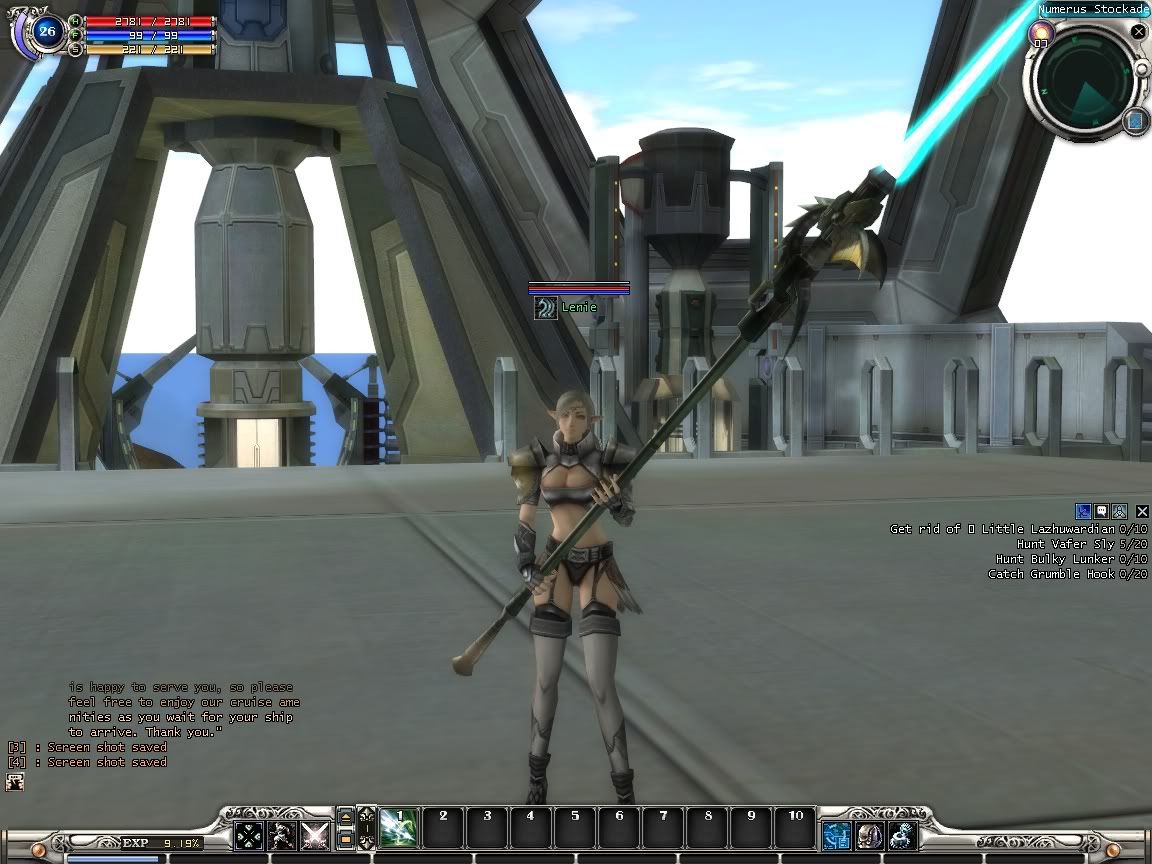The width and height of the screenshot is (1152, 864).
Task: Select the crossed swords attack icon
Action: 315,835
